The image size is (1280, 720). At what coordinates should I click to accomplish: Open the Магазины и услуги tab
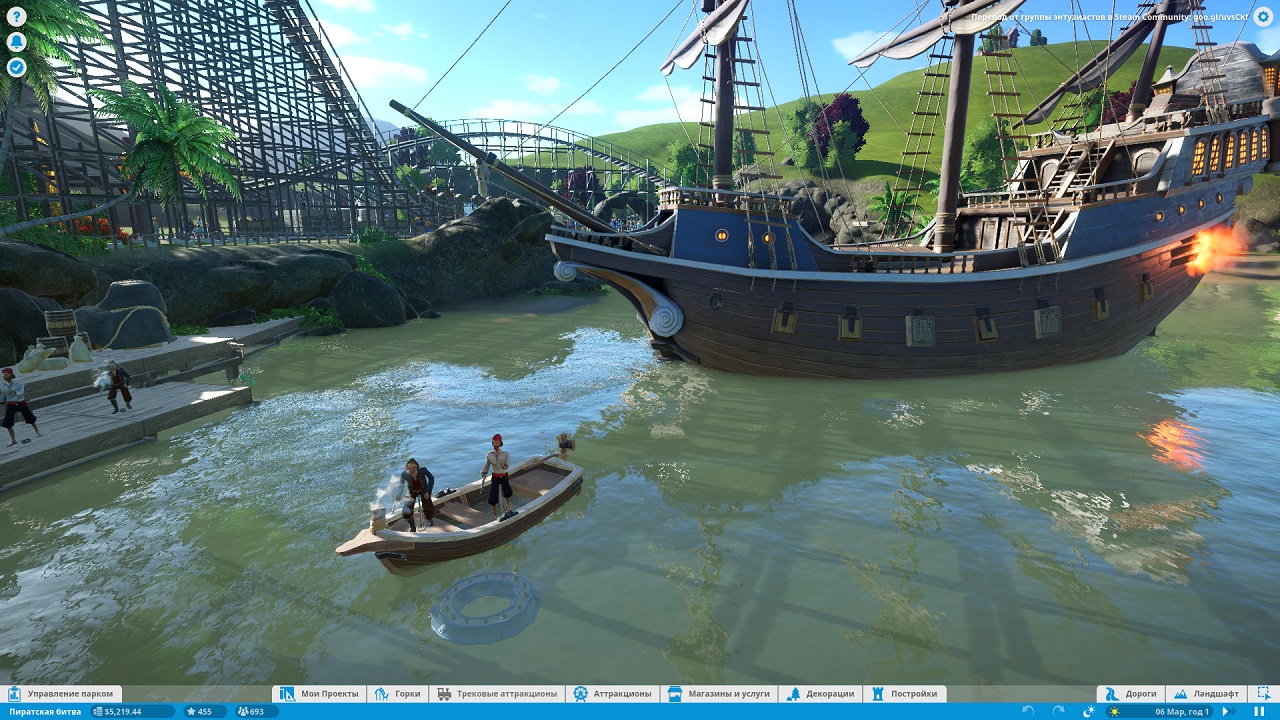(718, 694)
